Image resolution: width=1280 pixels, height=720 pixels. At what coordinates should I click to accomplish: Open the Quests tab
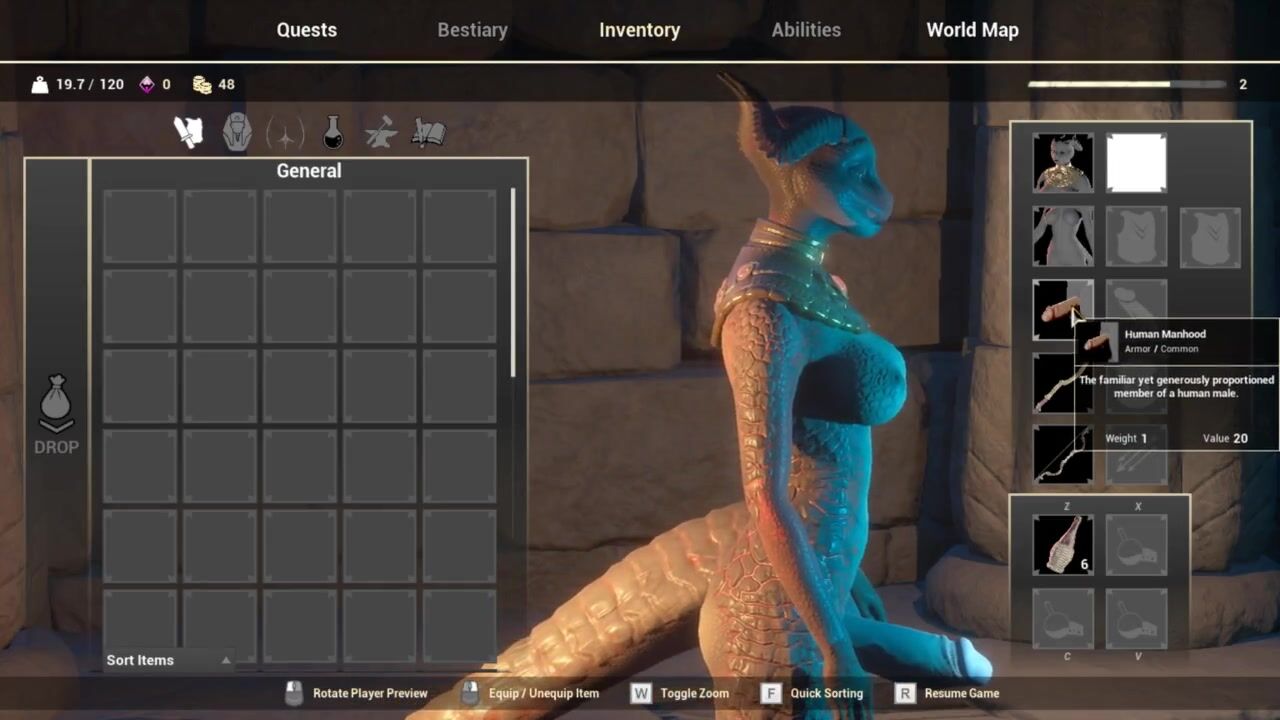coord(306,30)
